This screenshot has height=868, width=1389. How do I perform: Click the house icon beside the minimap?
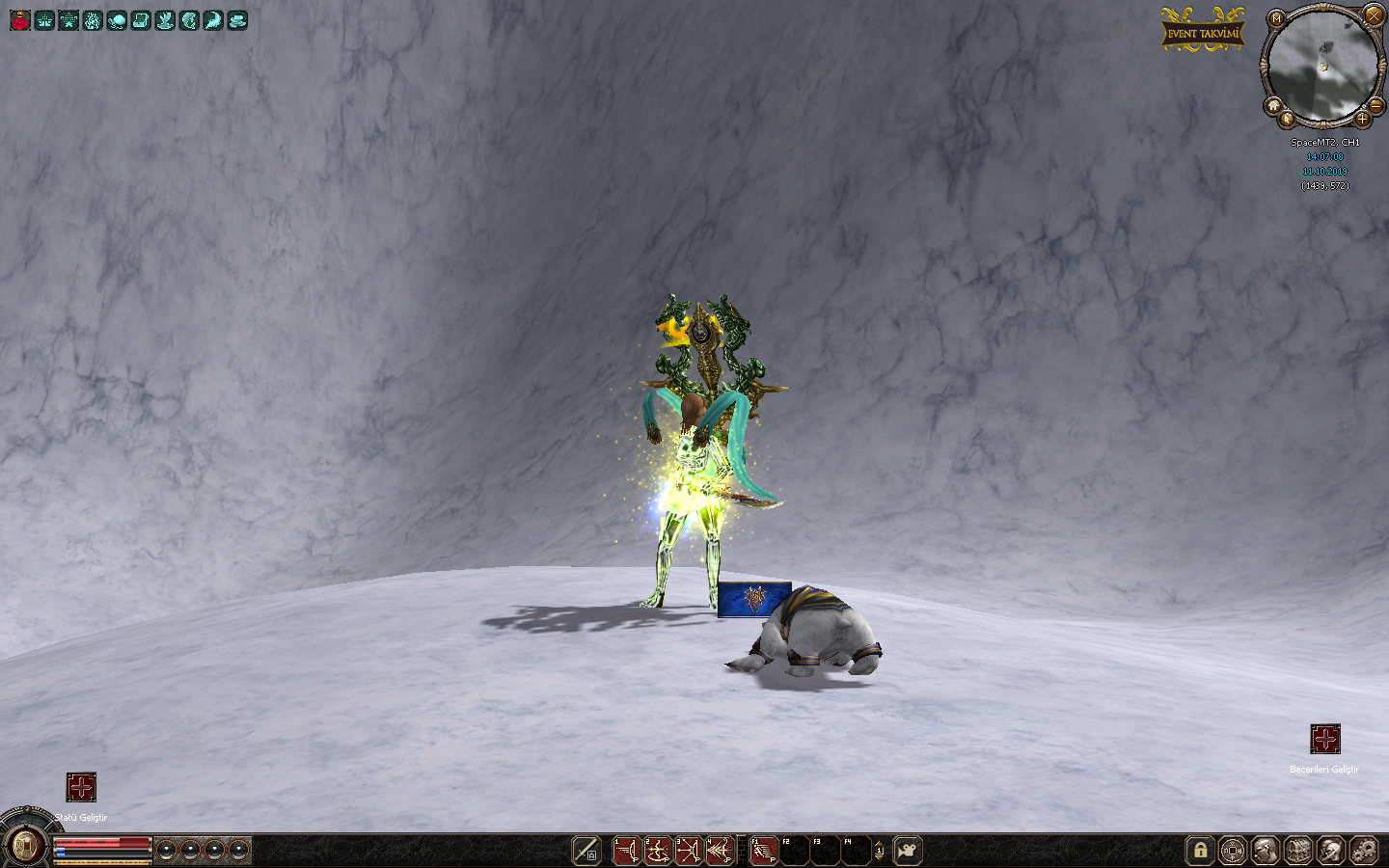point(1273,105)
